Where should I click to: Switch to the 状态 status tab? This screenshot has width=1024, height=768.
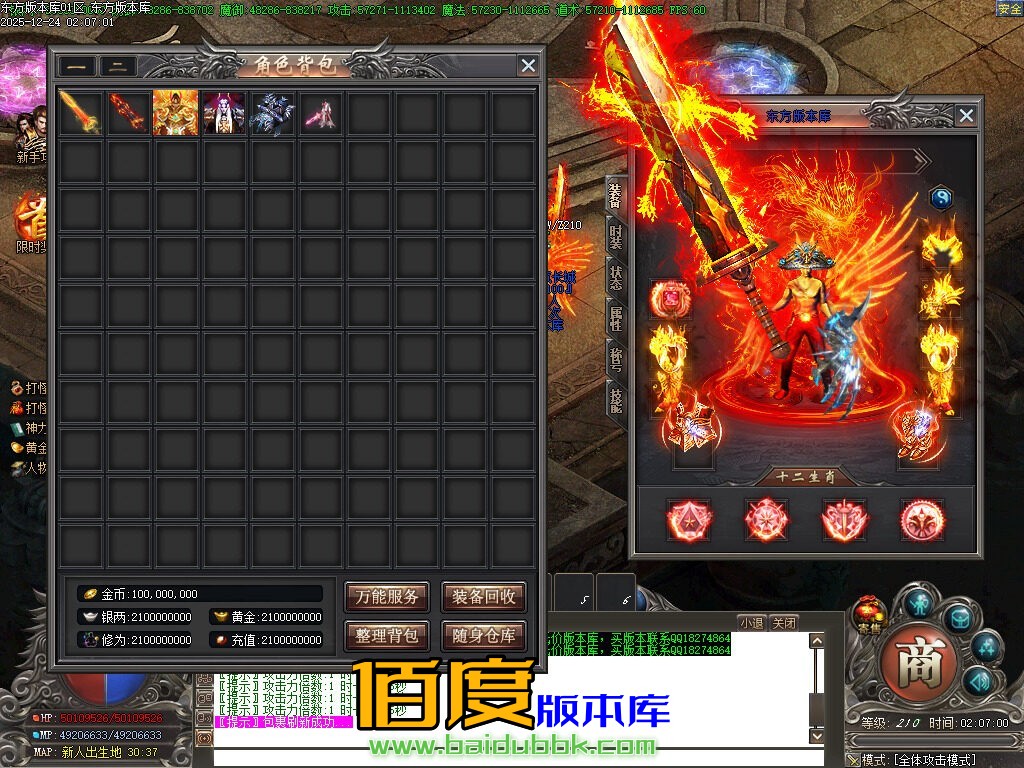point(616,277)
